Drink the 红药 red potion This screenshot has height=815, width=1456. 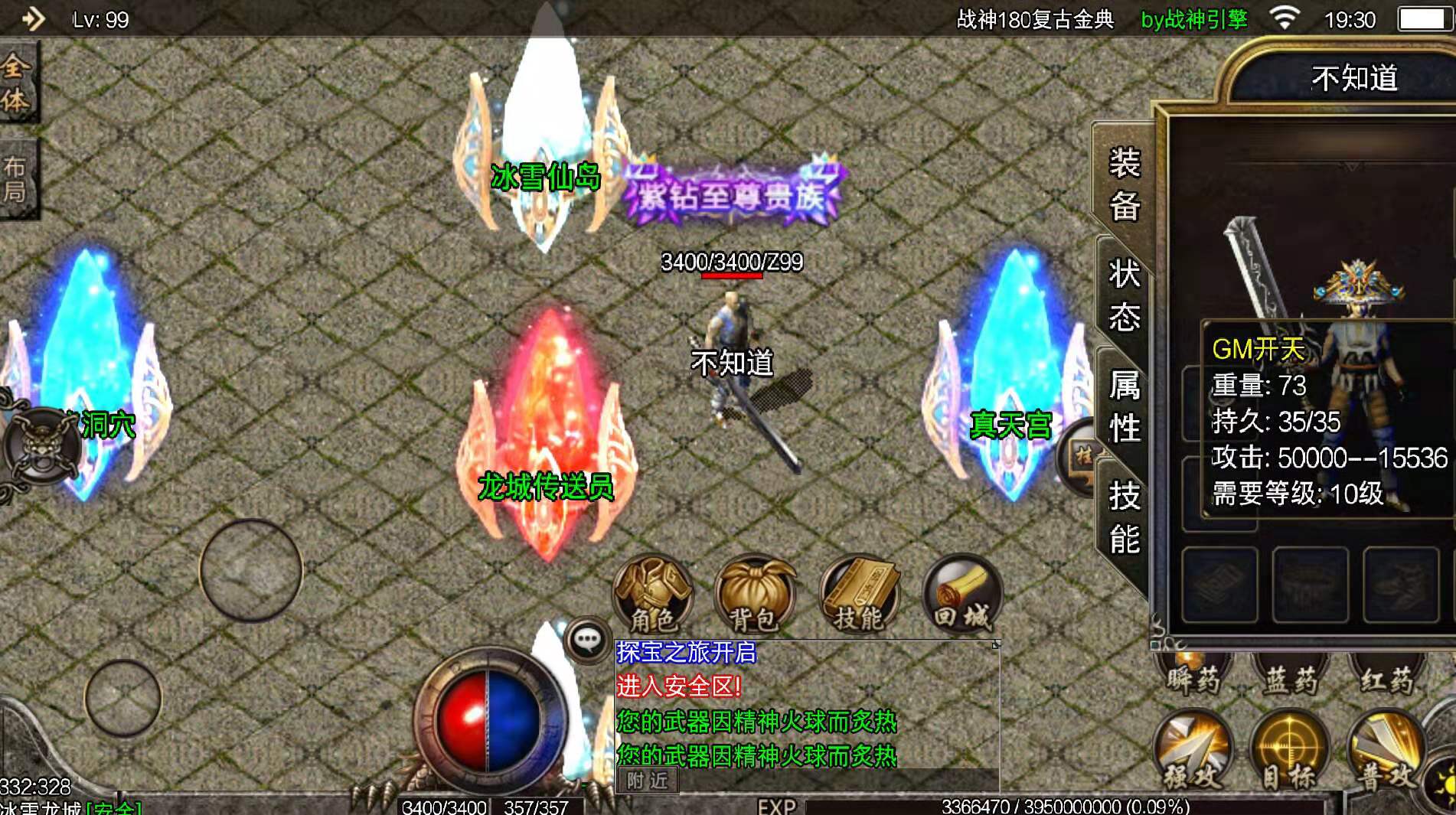[x=1389, y=673]
